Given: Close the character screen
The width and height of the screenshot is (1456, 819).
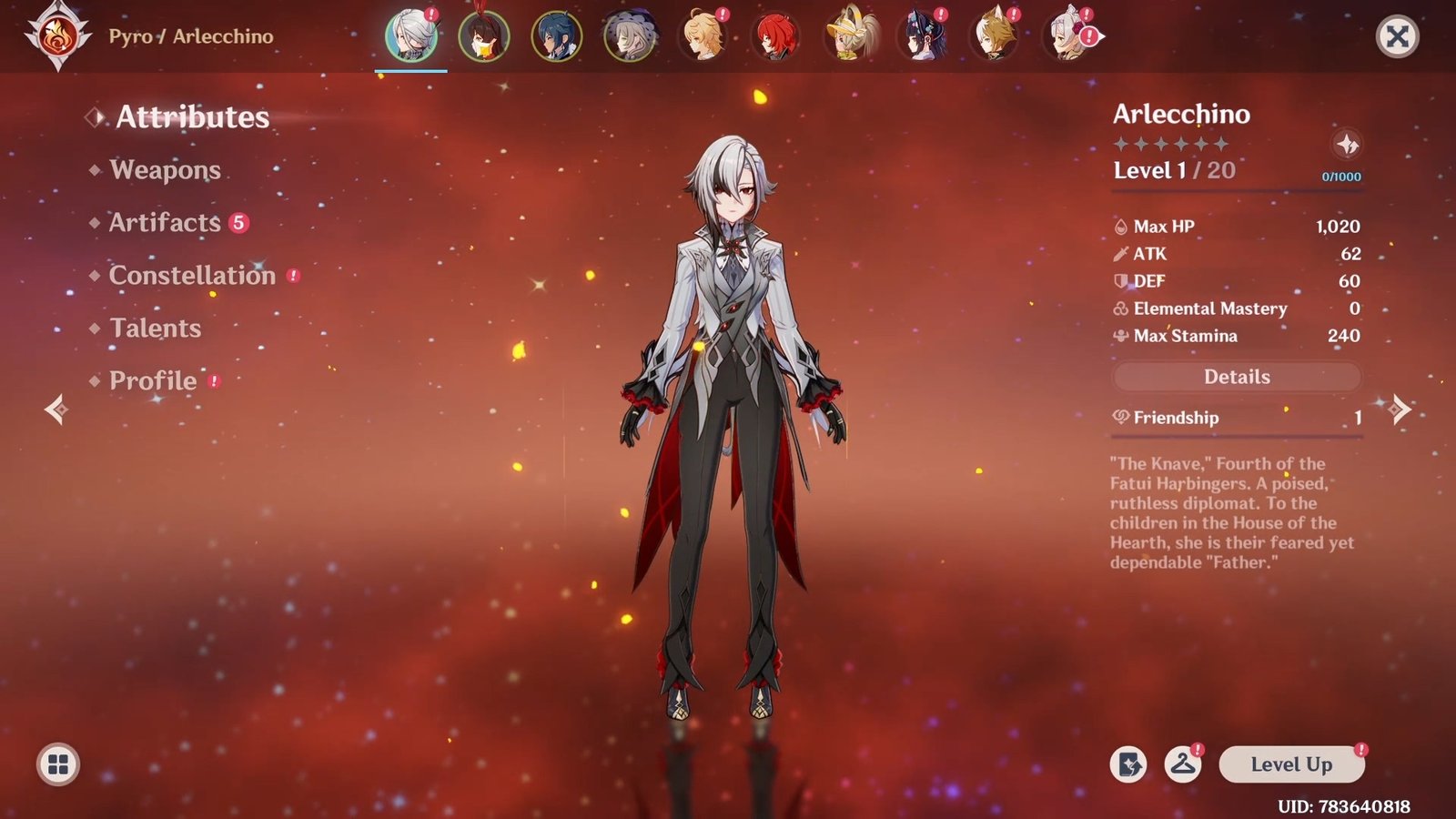Looking at the screenshot, I should [1397, 36].
